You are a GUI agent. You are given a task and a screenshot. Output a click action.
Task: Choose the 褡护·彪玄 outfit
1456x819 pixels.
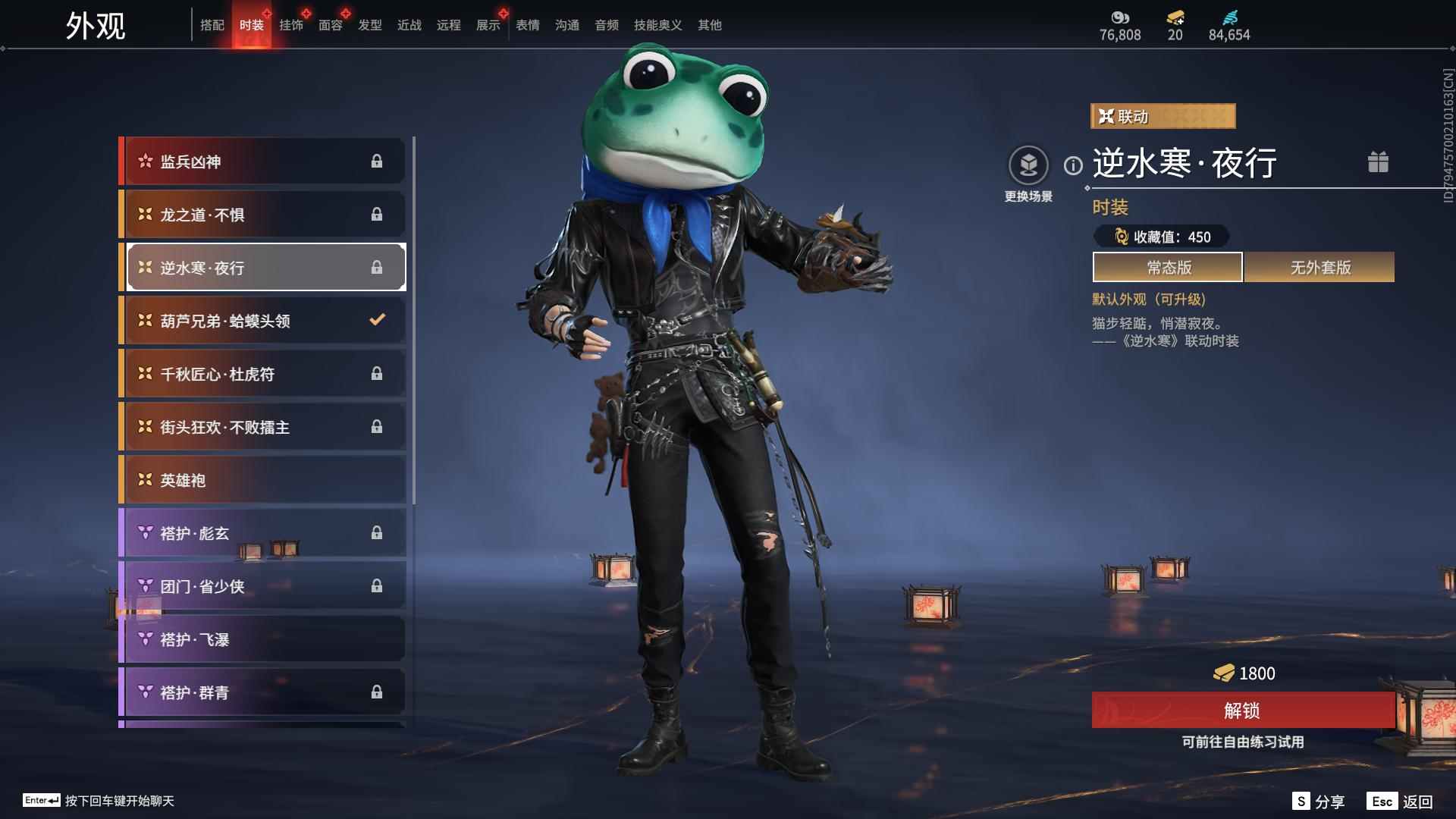[x=262, y=533]
